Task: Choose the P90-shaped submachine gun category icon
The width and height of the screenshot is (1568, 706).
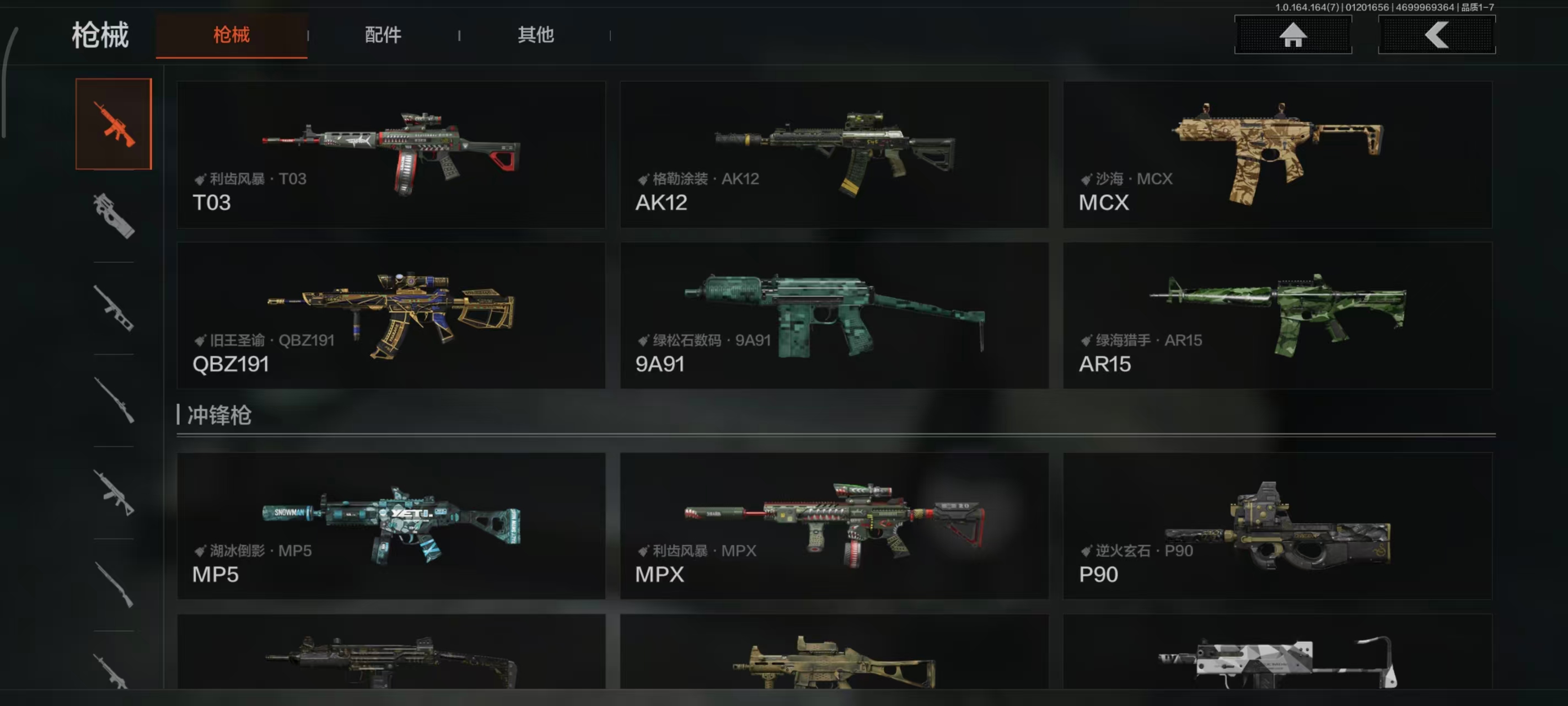Action: (x=114, y=216)
